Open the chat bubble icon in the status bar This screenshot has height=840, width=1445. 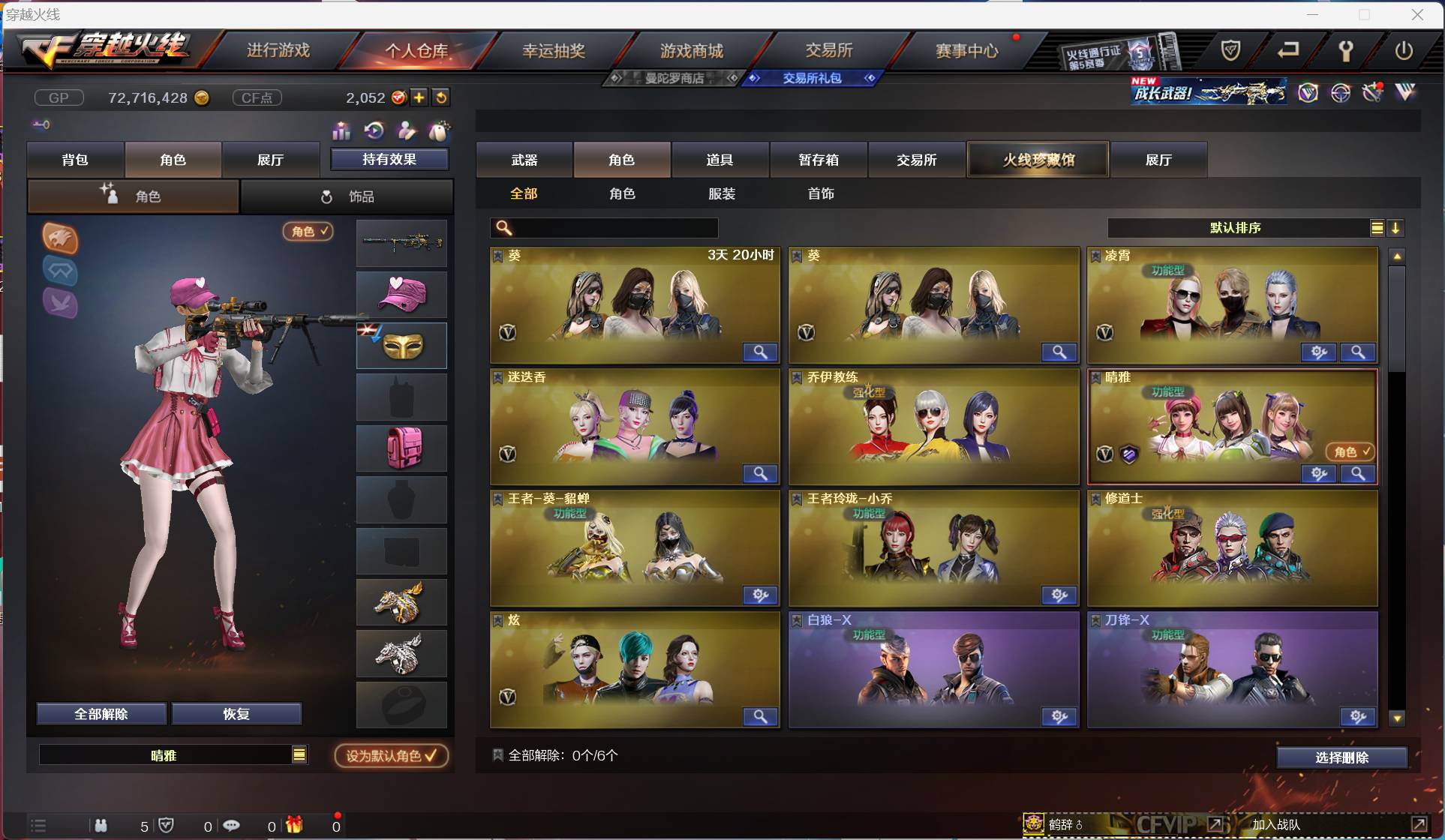pos(231,826)
